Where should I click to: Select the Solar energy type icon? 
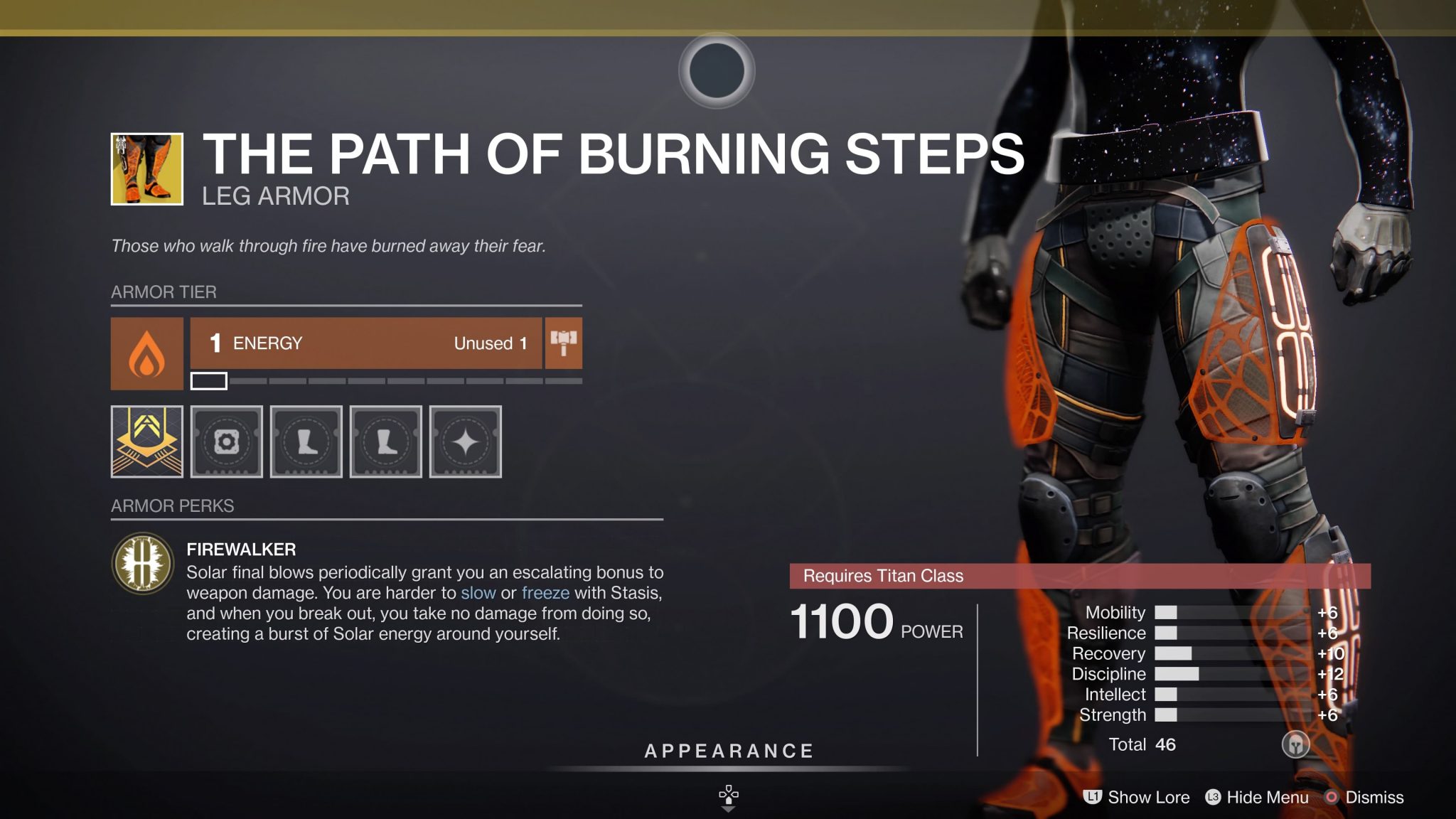tap(146, 353)
